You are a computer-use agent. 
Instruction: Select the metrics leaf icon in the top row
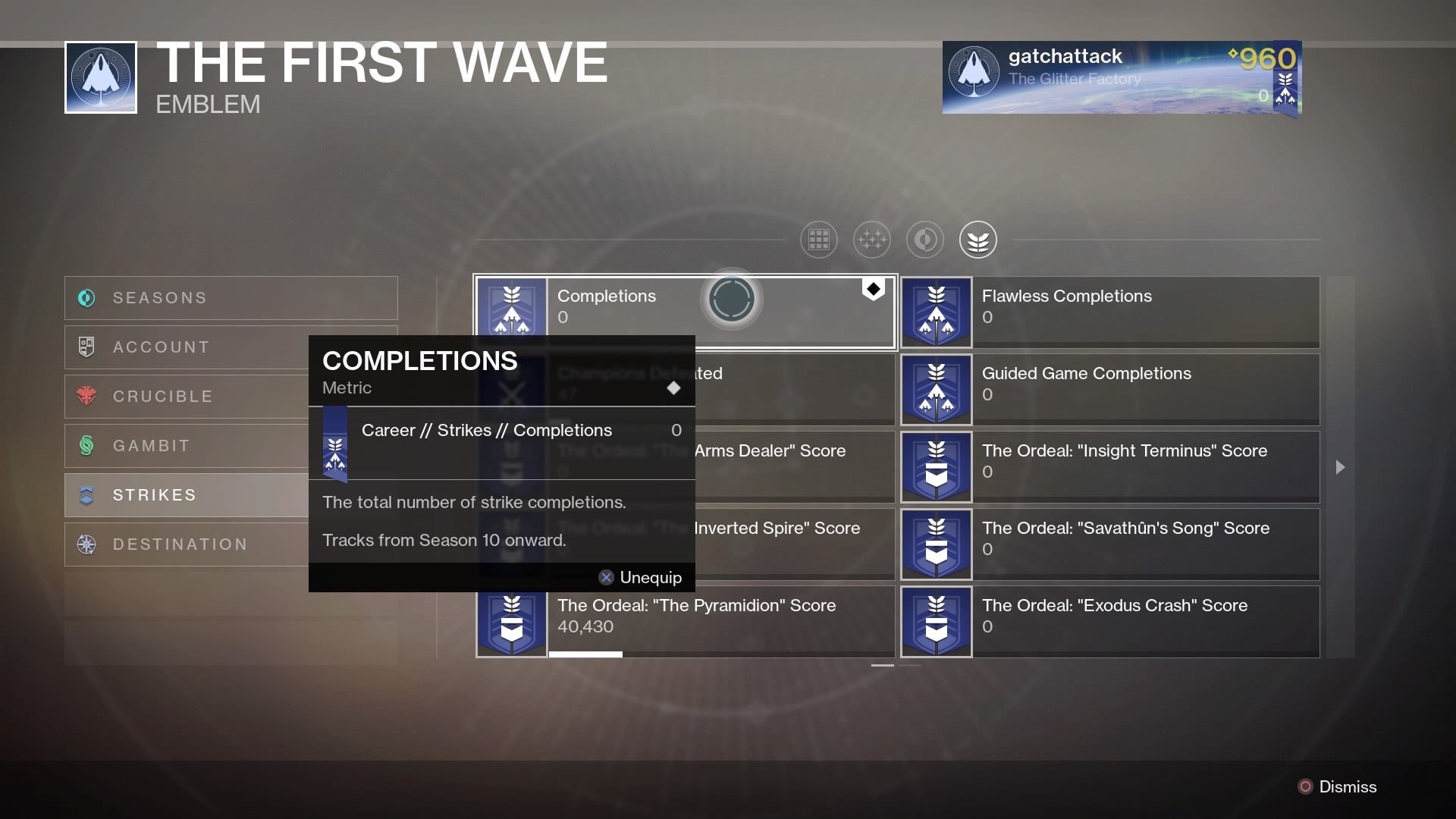click(x=977, y=240)
